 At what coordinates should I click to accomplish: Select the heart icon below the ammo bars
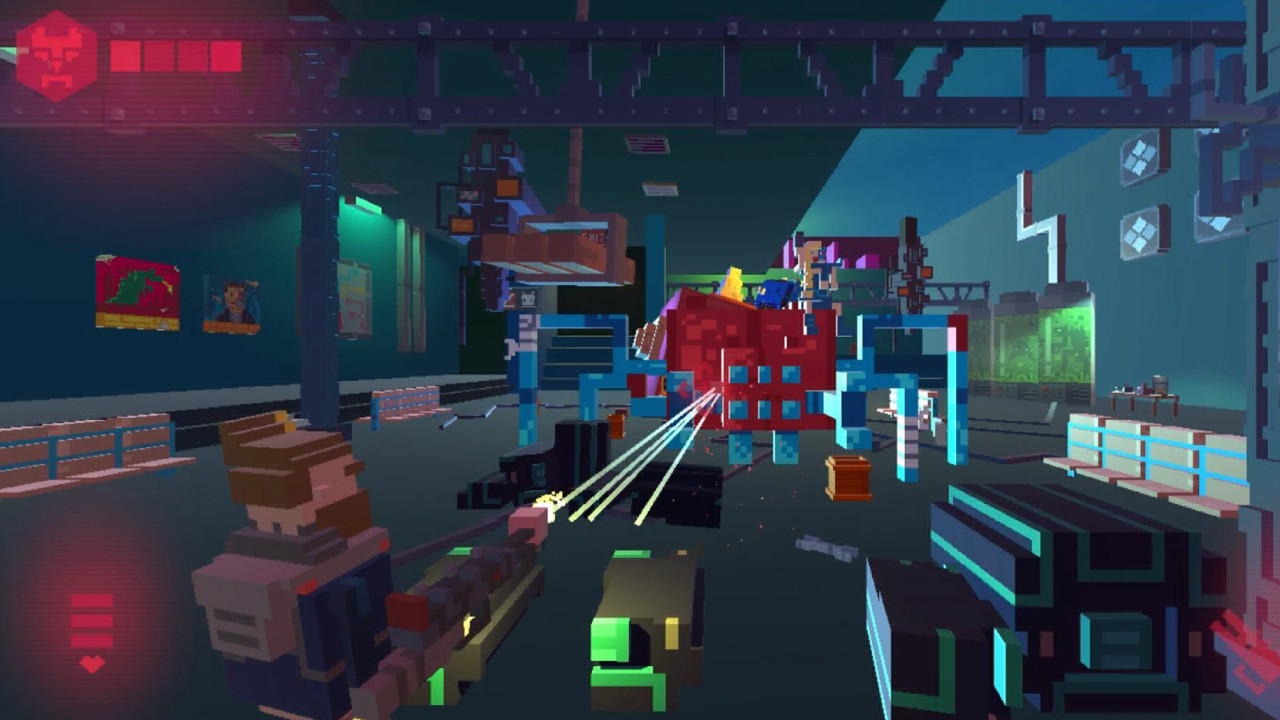91,664
